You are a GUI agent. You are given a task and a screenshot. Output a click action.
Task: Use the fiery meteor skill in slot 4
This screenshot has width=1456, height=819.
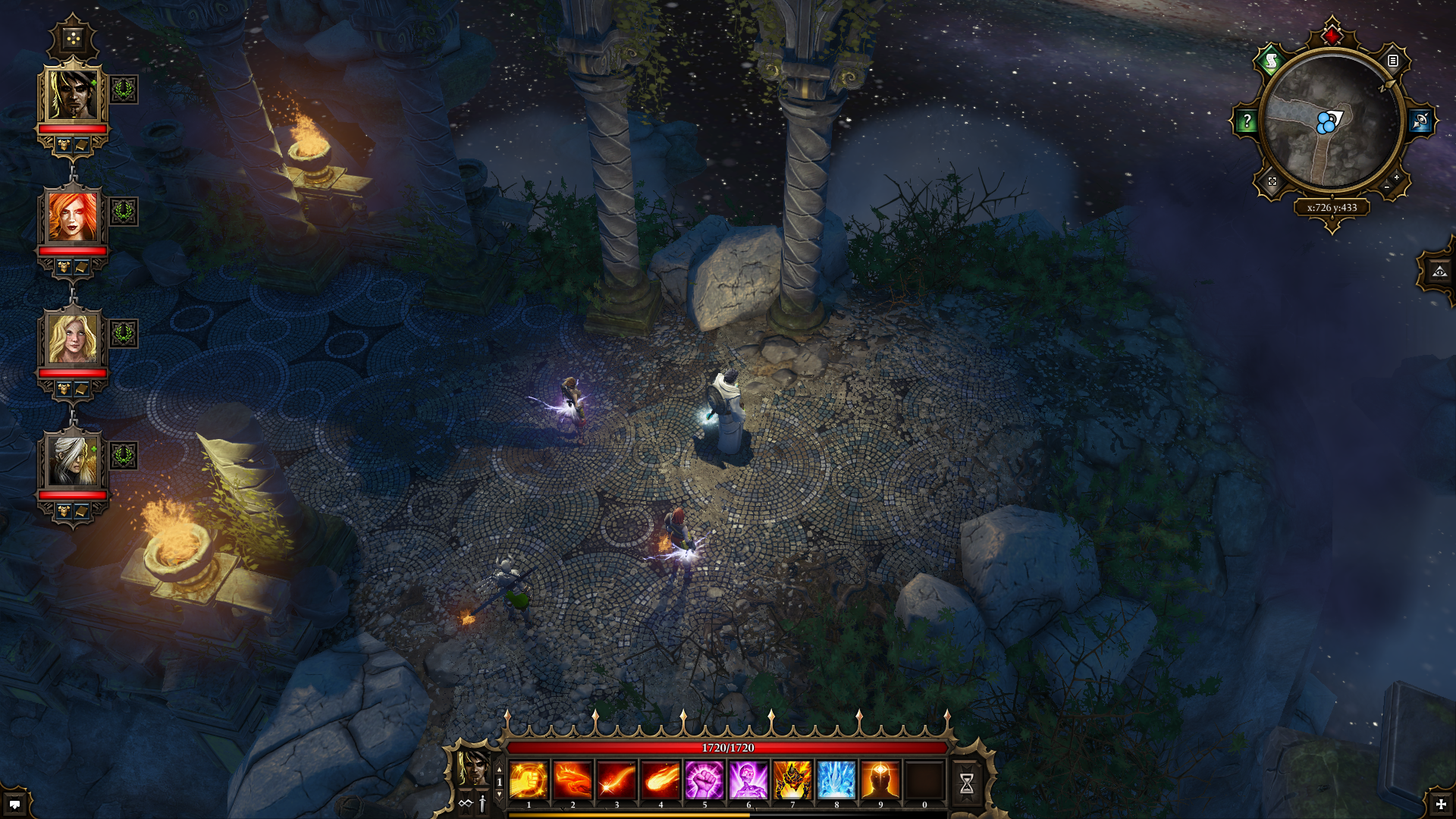pyautogui.click(x=661, y=780)
